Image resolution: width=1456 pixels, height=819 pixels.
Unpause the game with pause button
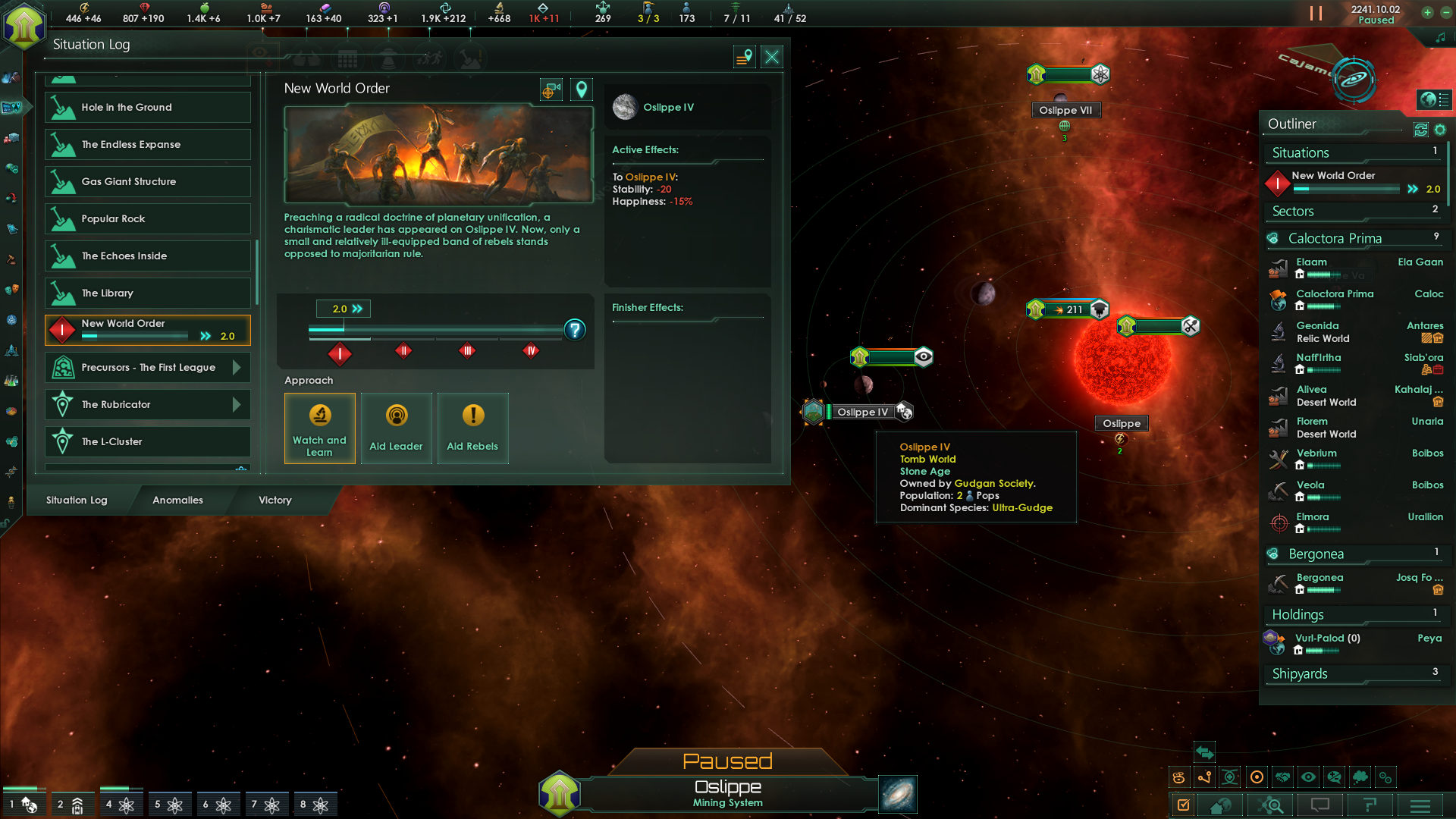tap(1316, 13)
